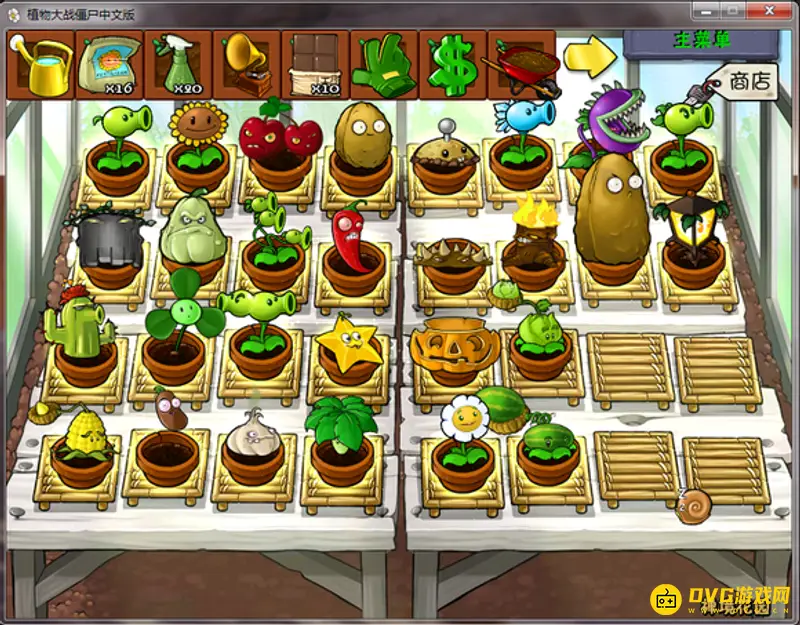Image resolution: width=800 pixels, height=625 pixels.
Task: Go to next garden with yellow arrow
Action: pos(590,56)
